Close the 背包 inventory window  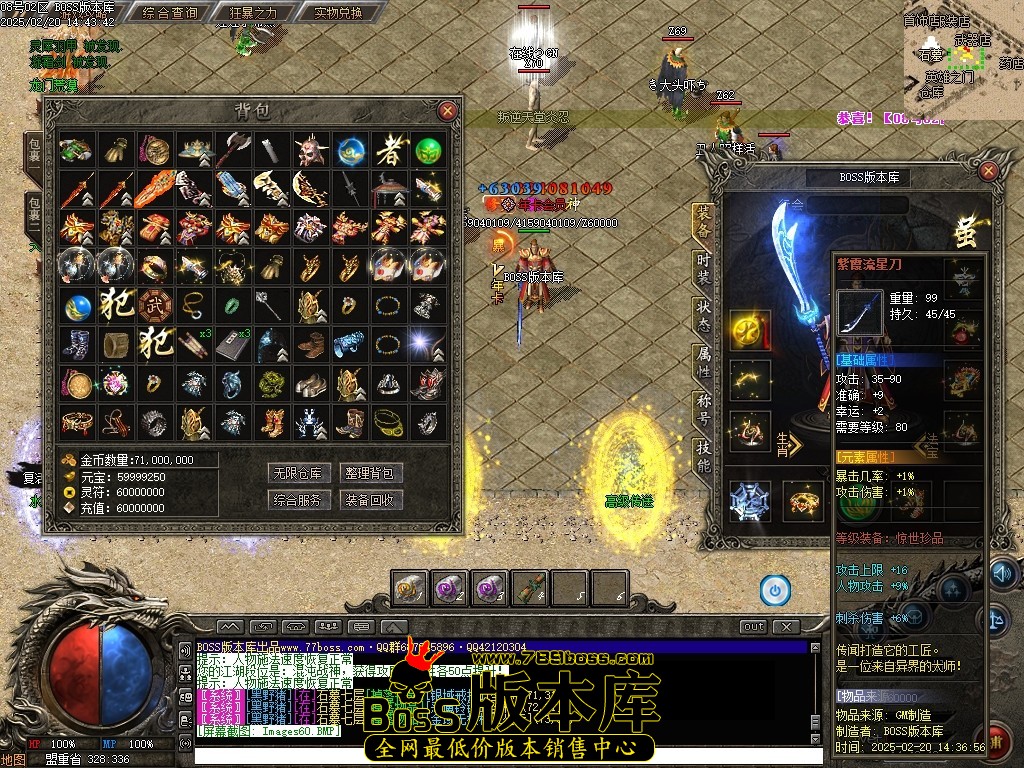pyautogui.click(x=448, y=111)
